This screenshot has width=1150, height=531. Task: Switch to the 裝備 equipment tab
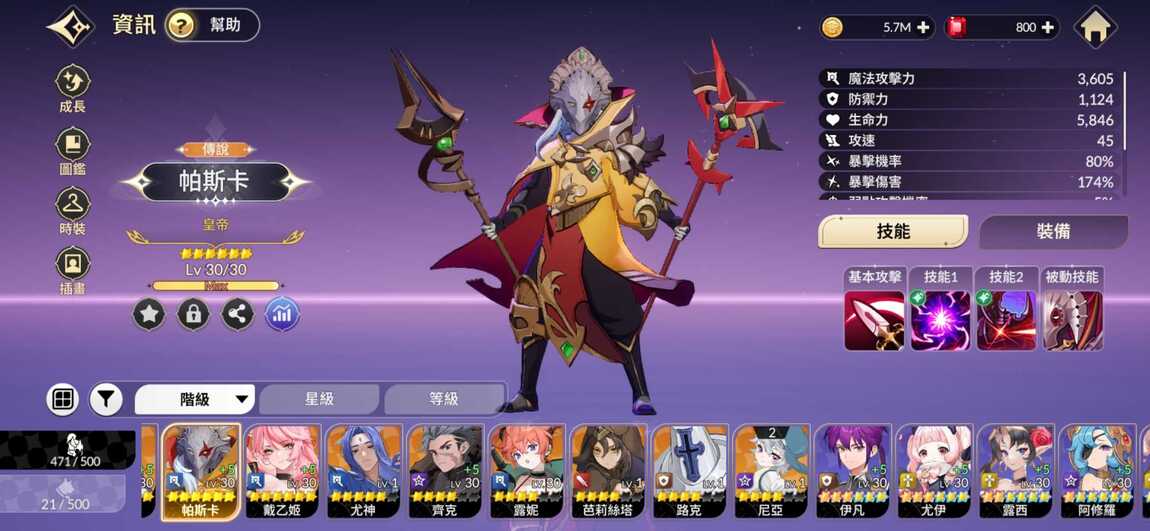tap(1053, 232)
